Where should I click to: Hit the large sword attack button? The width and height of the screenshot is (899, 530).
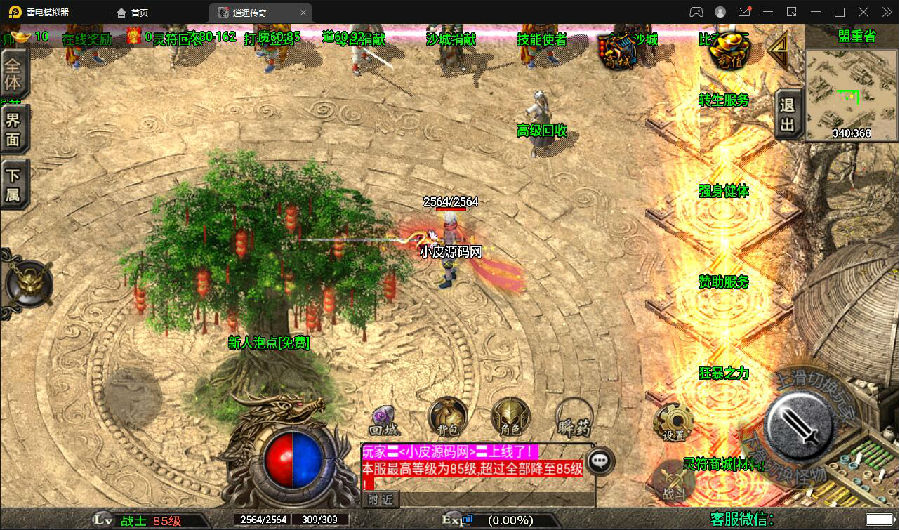point(804,420)
